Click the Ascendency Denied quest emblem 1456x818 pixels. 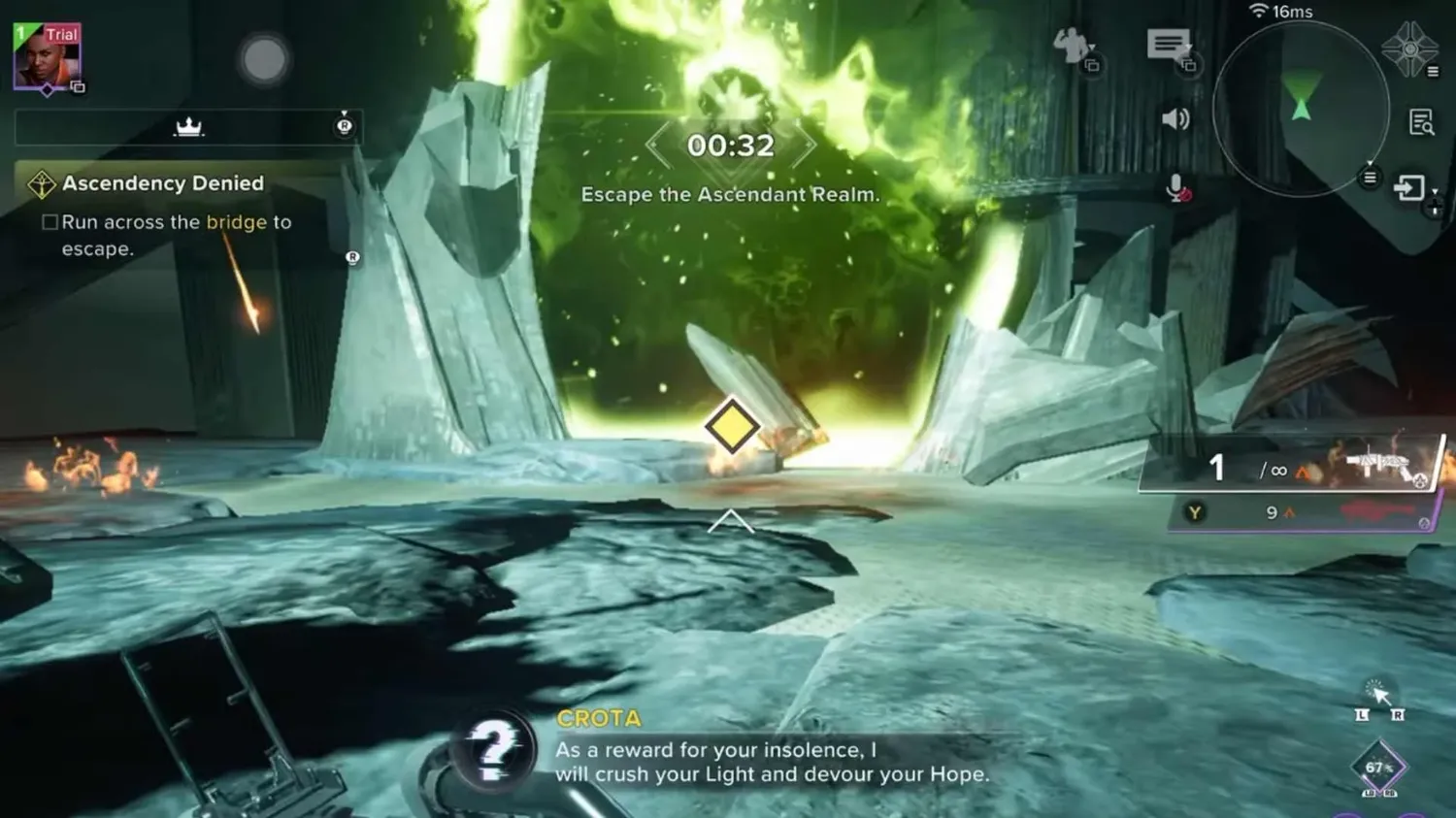tap(41, 181)
